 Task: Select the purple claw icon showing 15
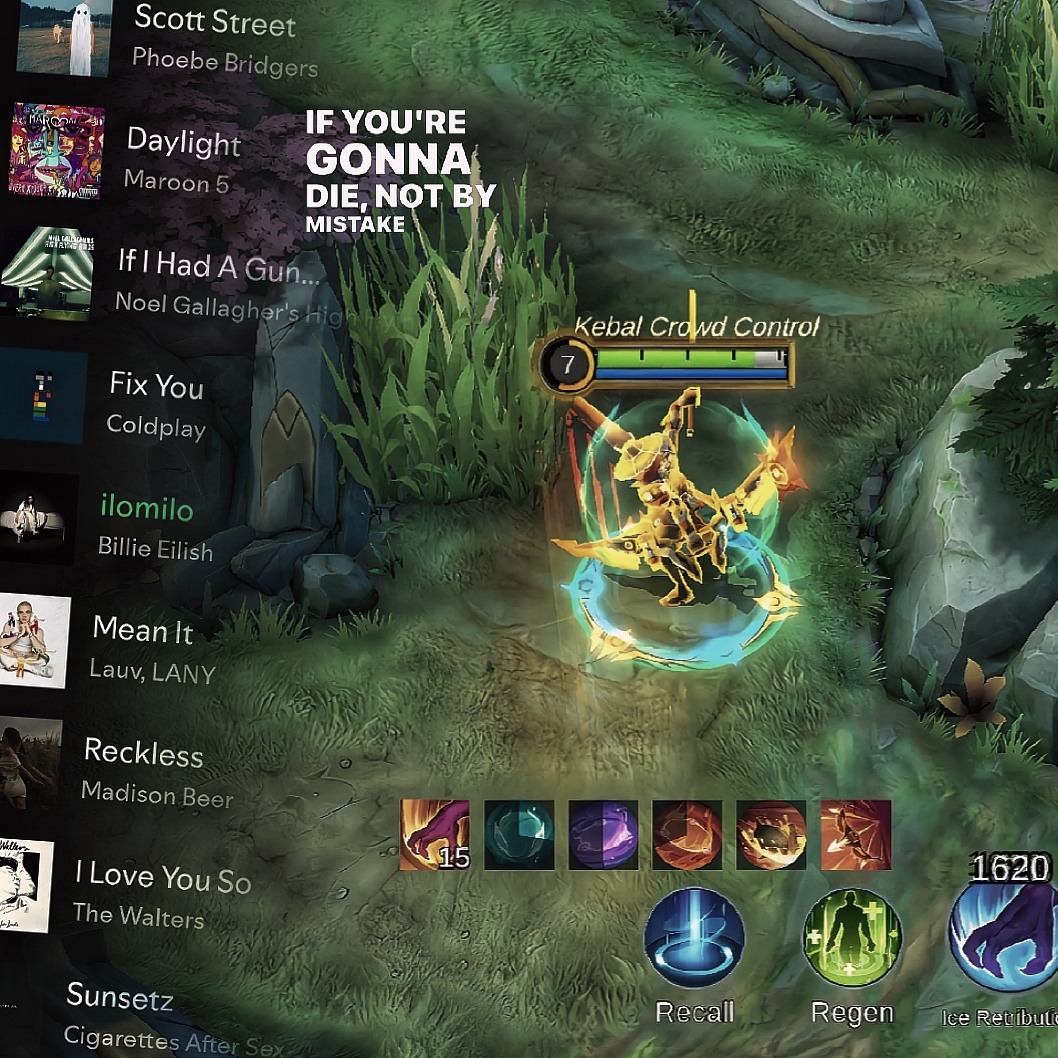(x=434, y=834)
